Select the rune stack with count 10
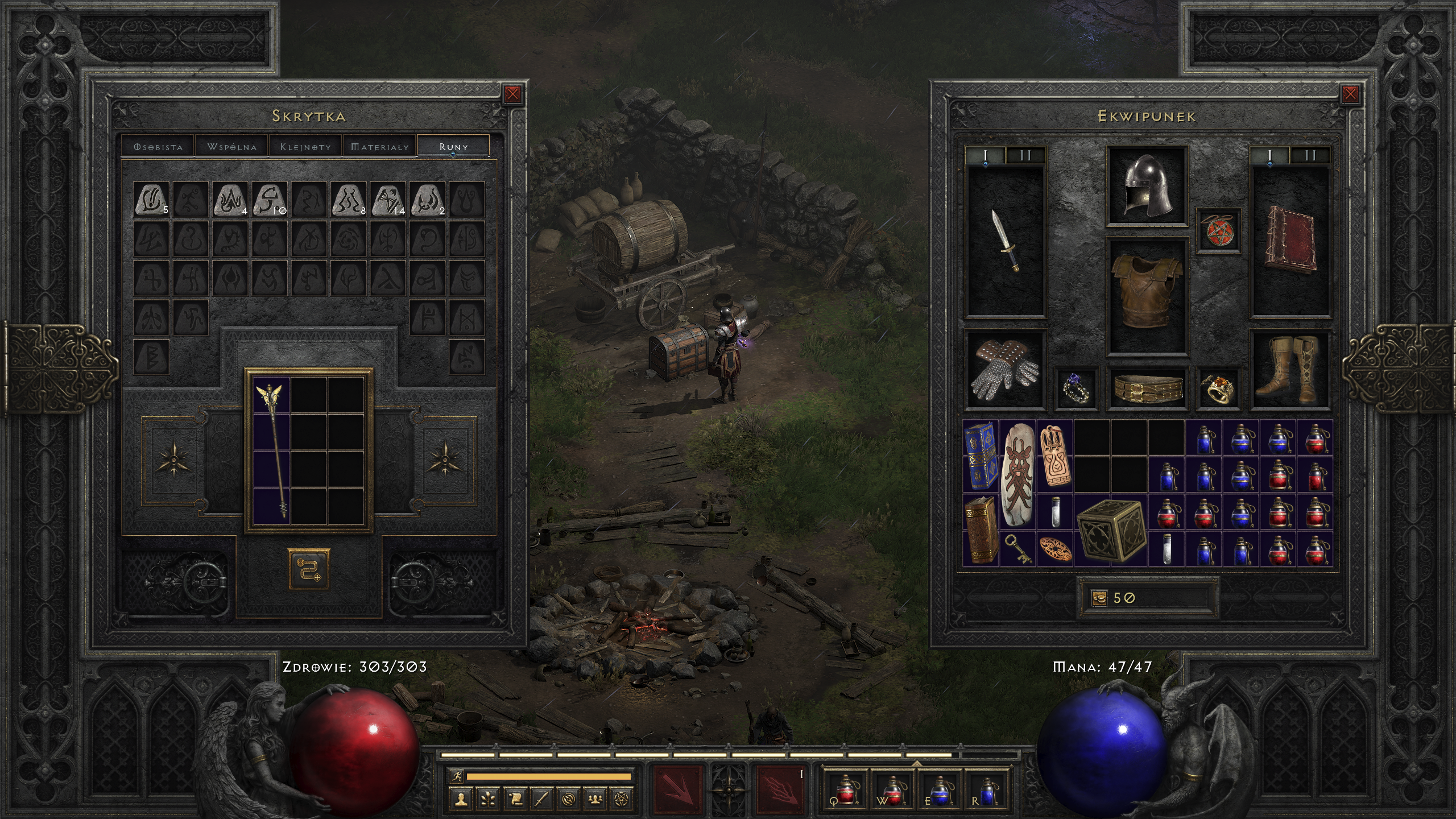This screenshot has height=819, width=1456. (x=270, y=199)
